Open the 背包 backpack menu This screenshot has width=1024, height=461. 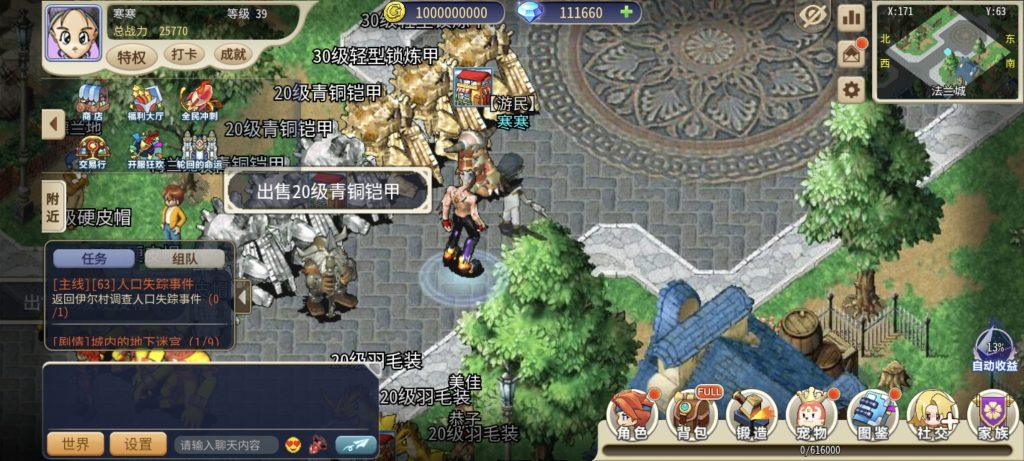point(691,414)
